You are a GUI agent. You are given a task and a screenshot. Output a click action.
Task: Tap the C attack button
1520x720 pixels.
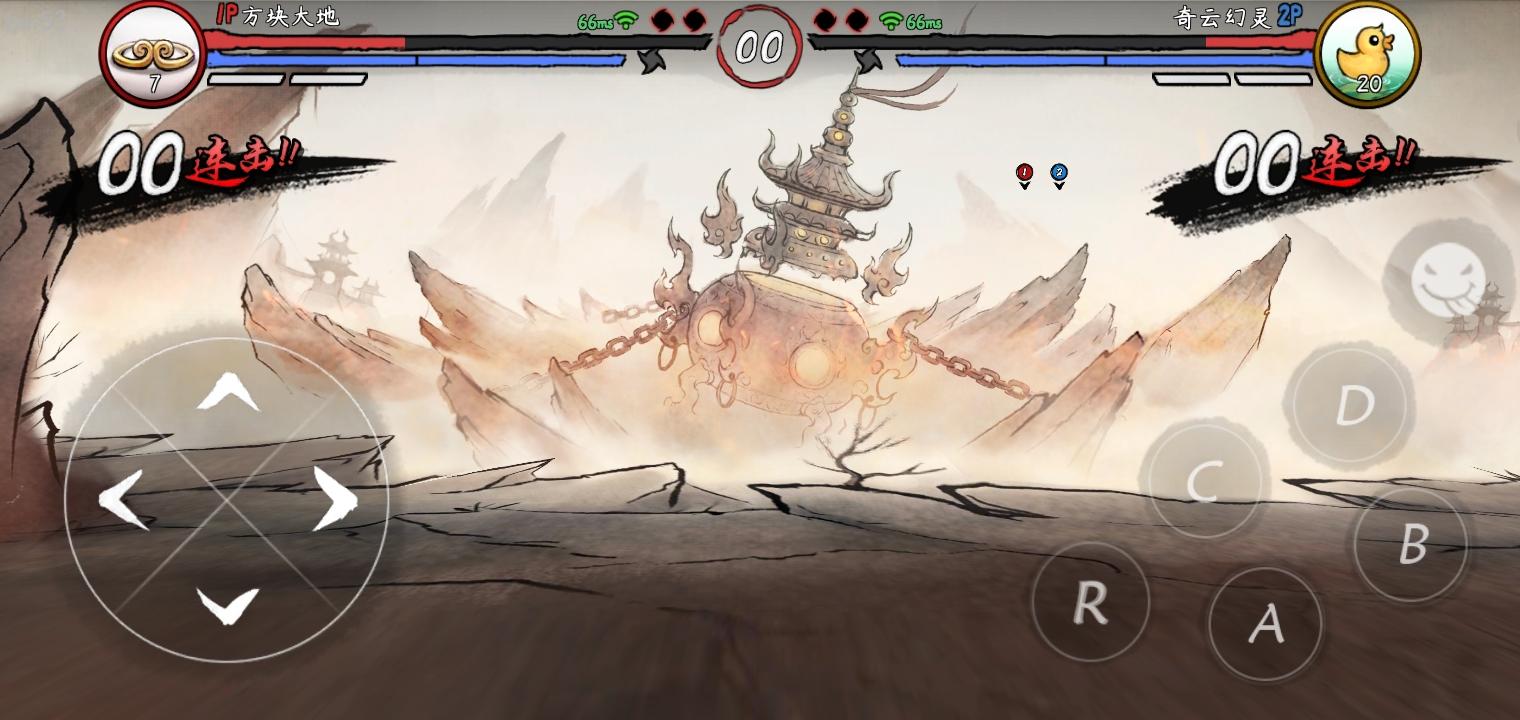(1204, 481)
